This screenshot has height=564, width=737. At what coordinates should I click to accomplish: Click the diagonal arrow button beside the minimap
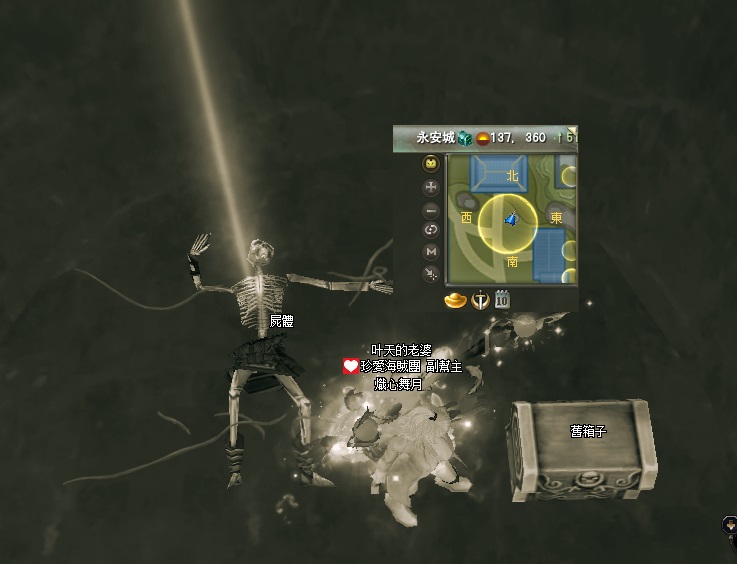(431, 272)
